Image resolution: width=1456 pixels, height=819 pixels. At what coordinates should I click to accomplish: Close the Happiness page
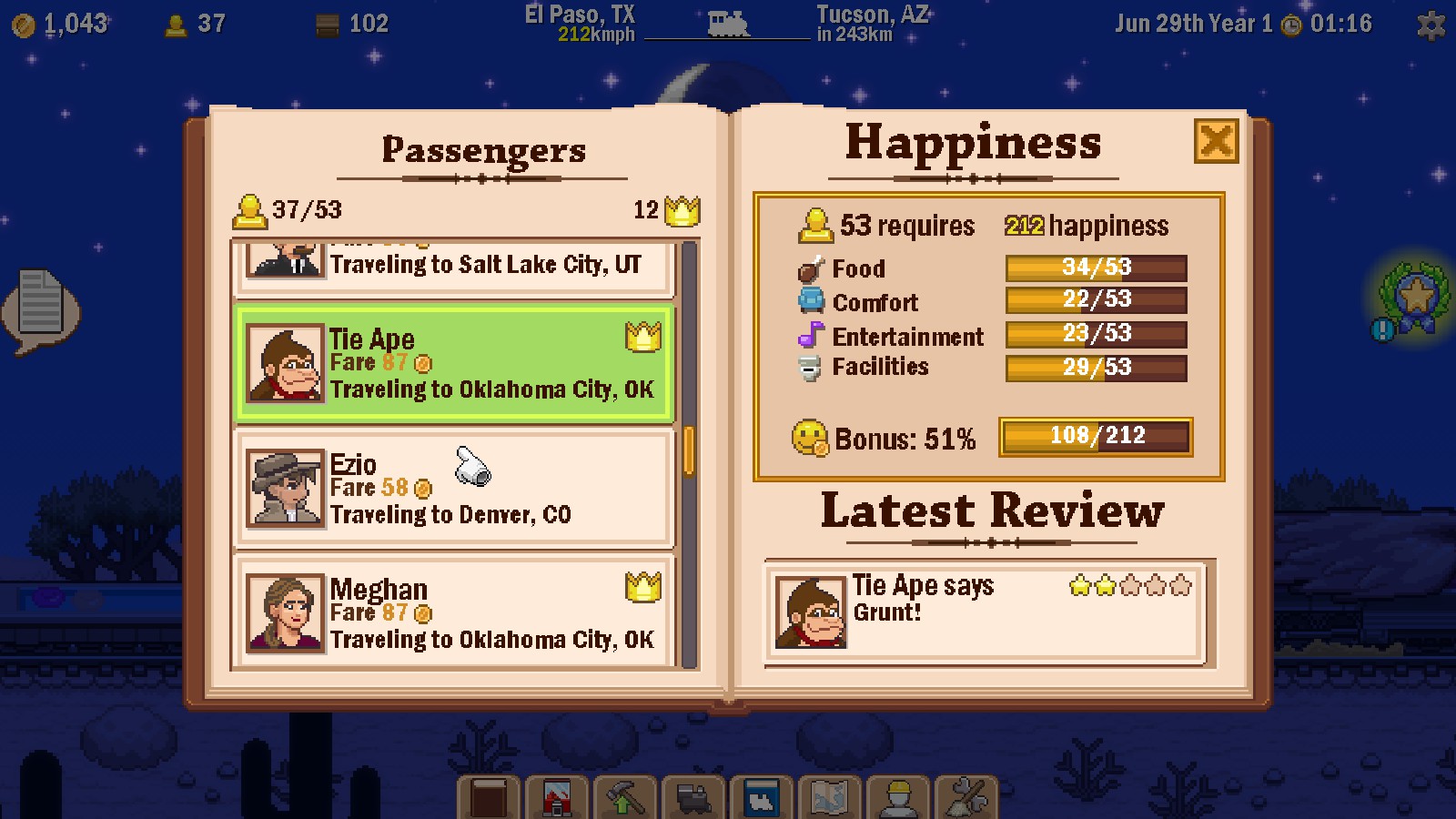point(1217,142)
